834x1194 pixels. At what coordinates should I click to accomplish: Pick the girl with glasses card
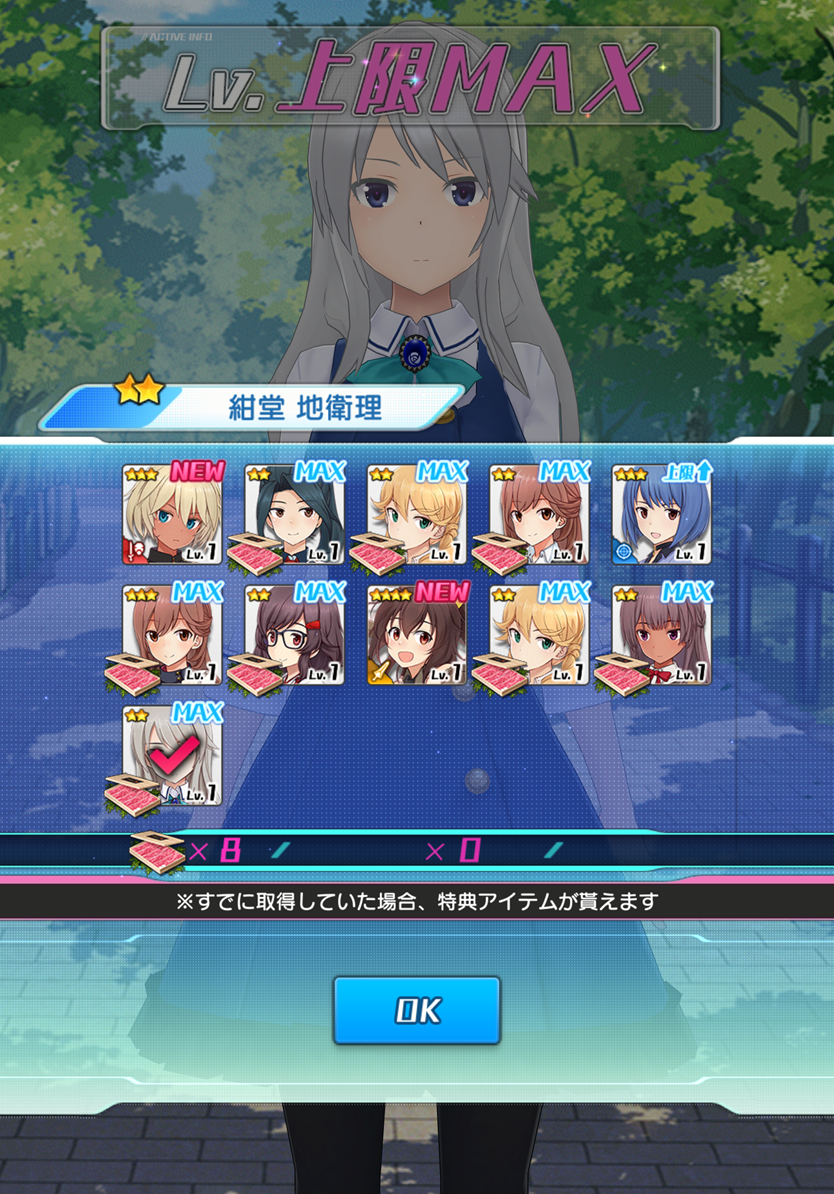[x=296, y=636]
